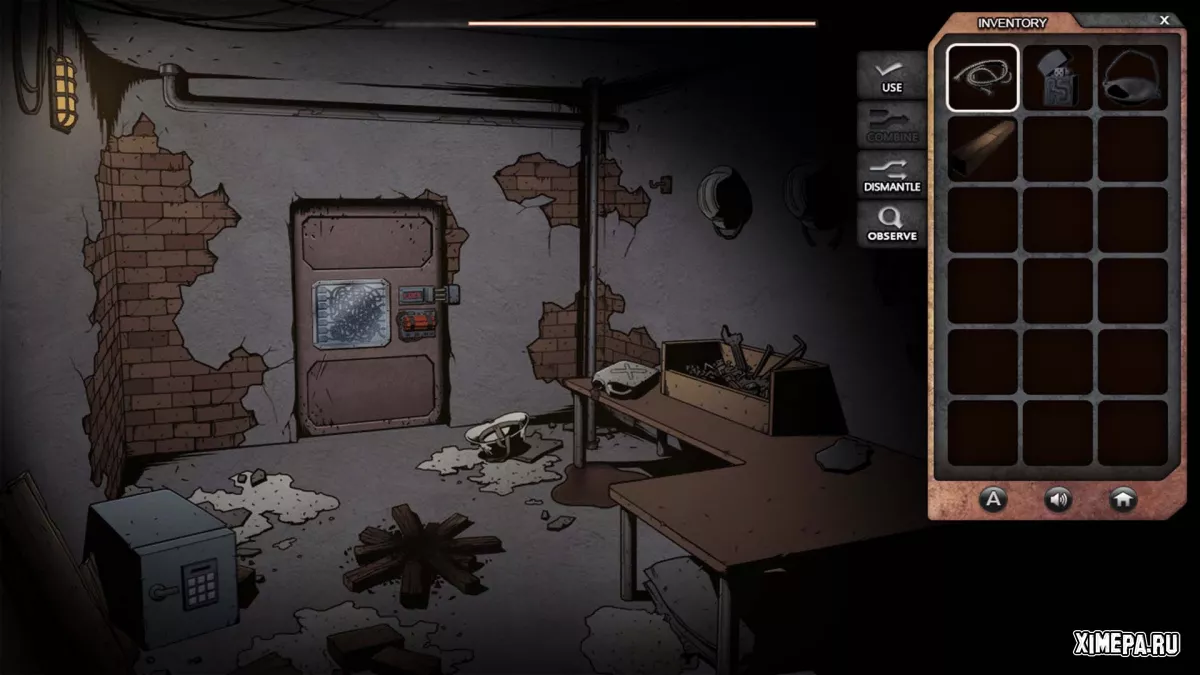The width and height of the screenshot is (1200, 675).
Task: Return to the home menu
Action: coord(1123,499)
